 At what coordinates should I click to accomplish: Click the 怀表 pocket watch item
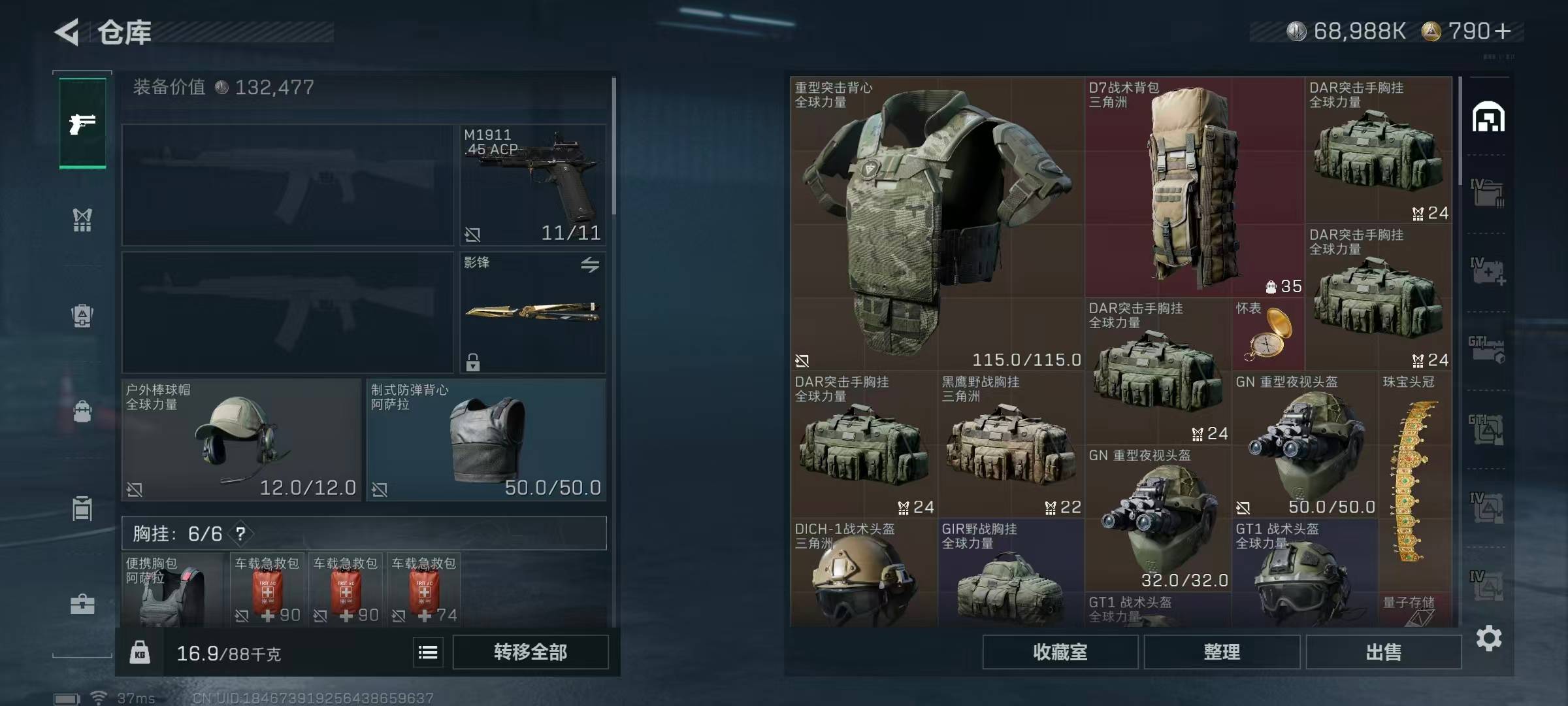click(x=1267, y=335)
